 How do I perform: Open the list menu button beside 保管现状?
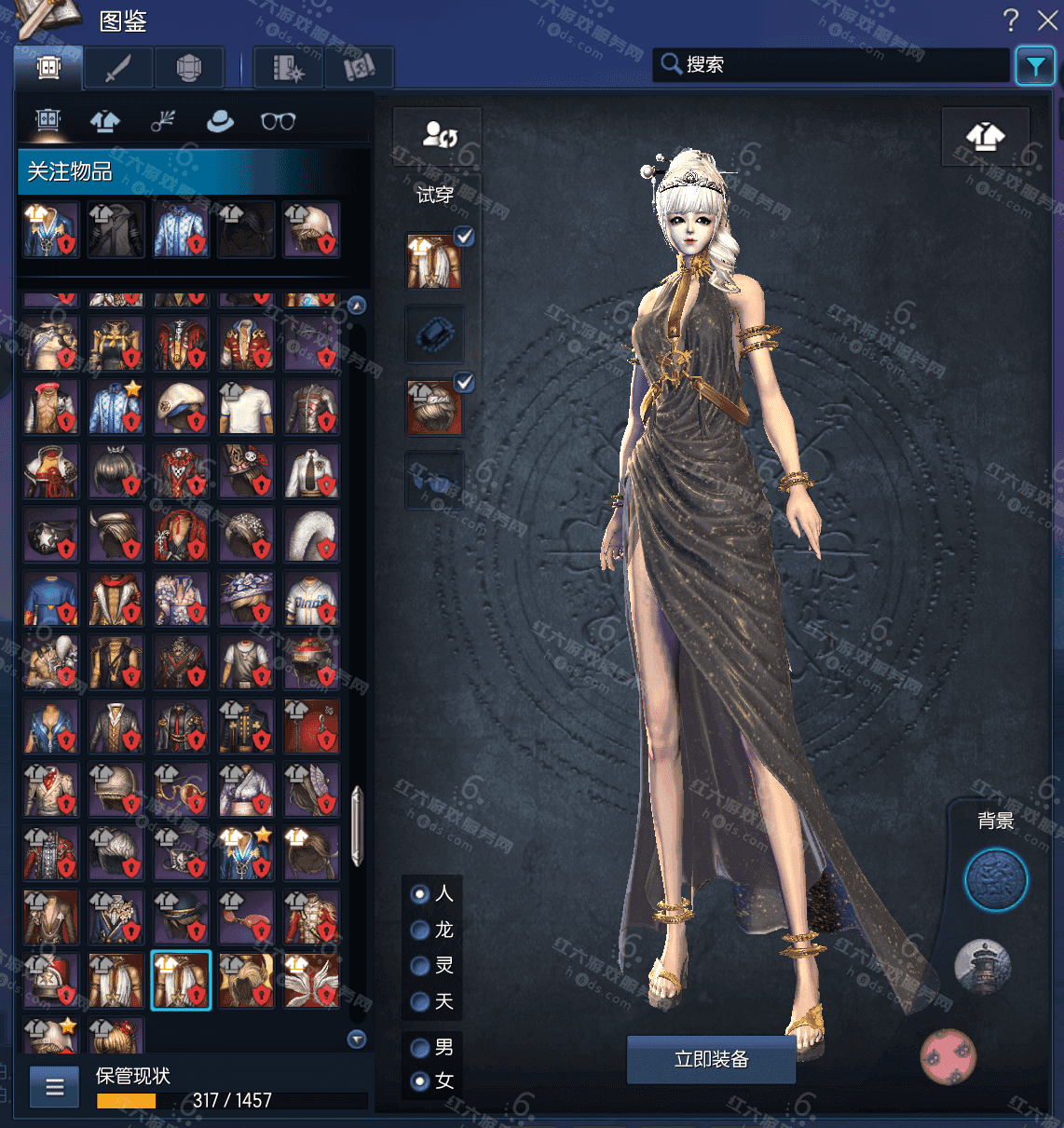tap(55, 1086)
